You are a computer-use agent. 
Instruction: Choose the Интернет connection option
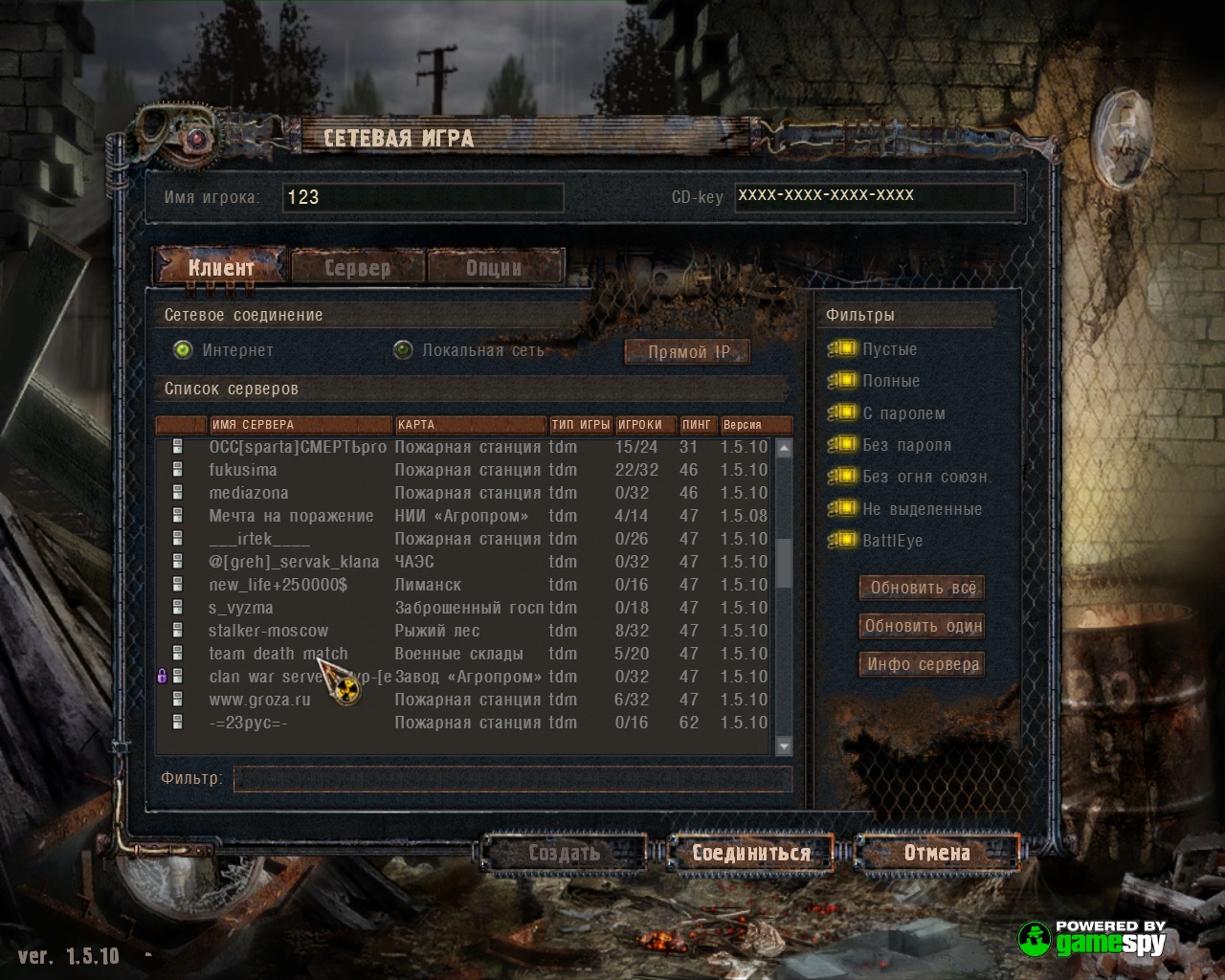click(183, 350)
